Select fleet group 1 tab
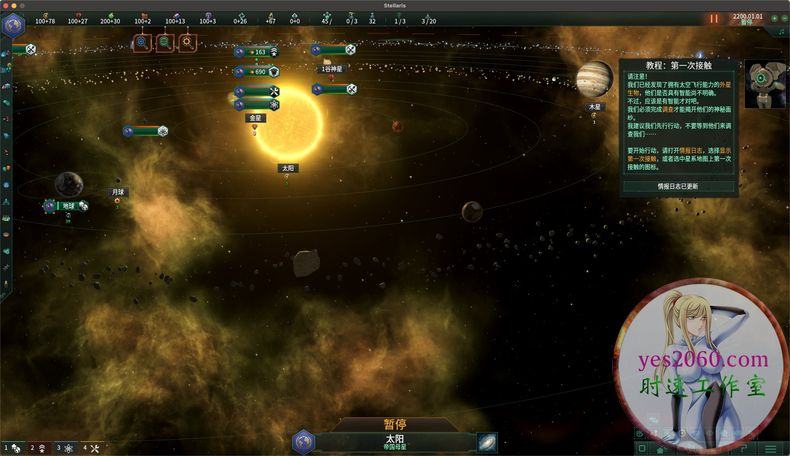The width and height of the screenshot is (790, 456). [x=12, y=448]
